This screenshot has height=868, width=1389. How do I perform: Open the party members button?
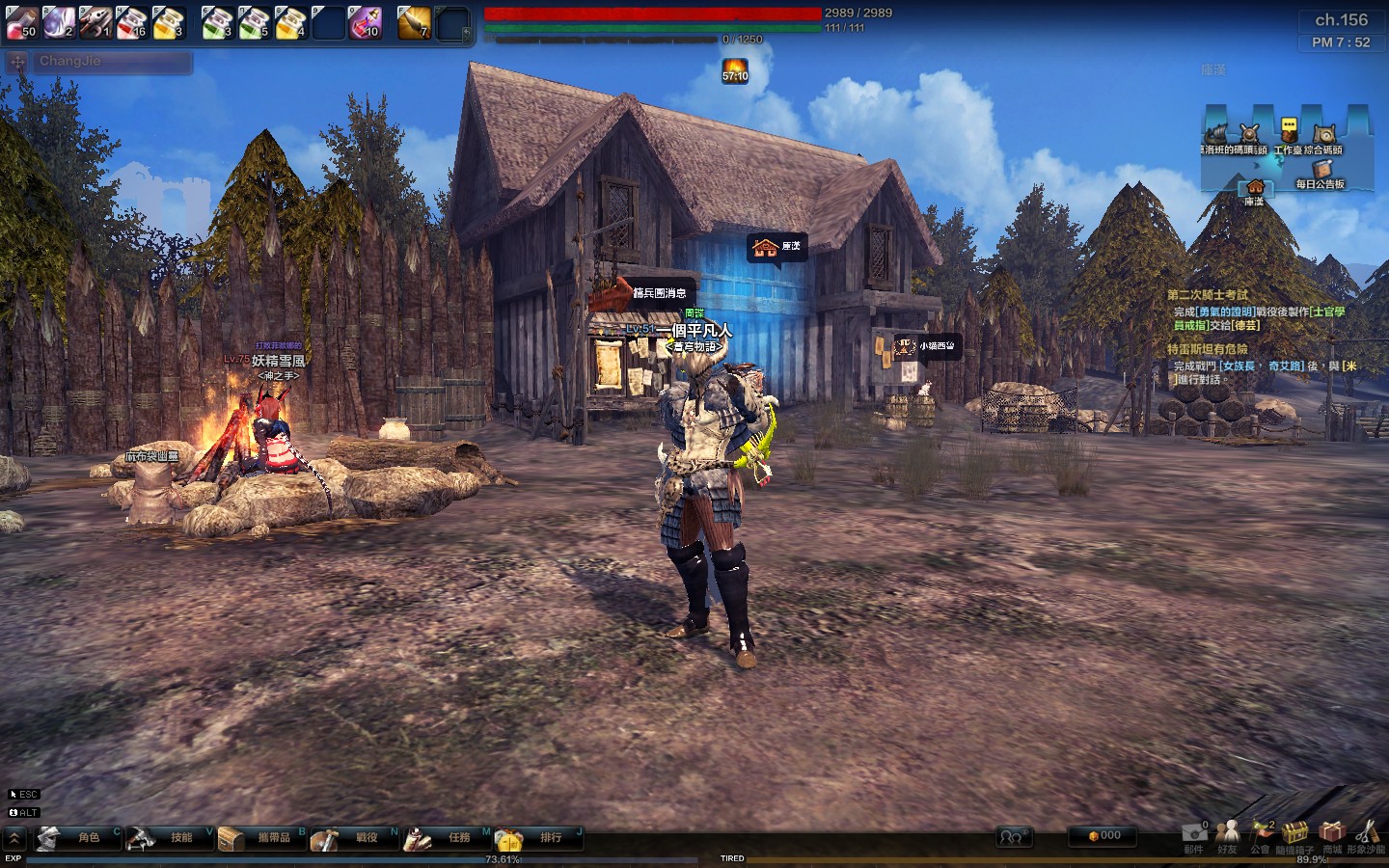click(x=1012, y=836)
